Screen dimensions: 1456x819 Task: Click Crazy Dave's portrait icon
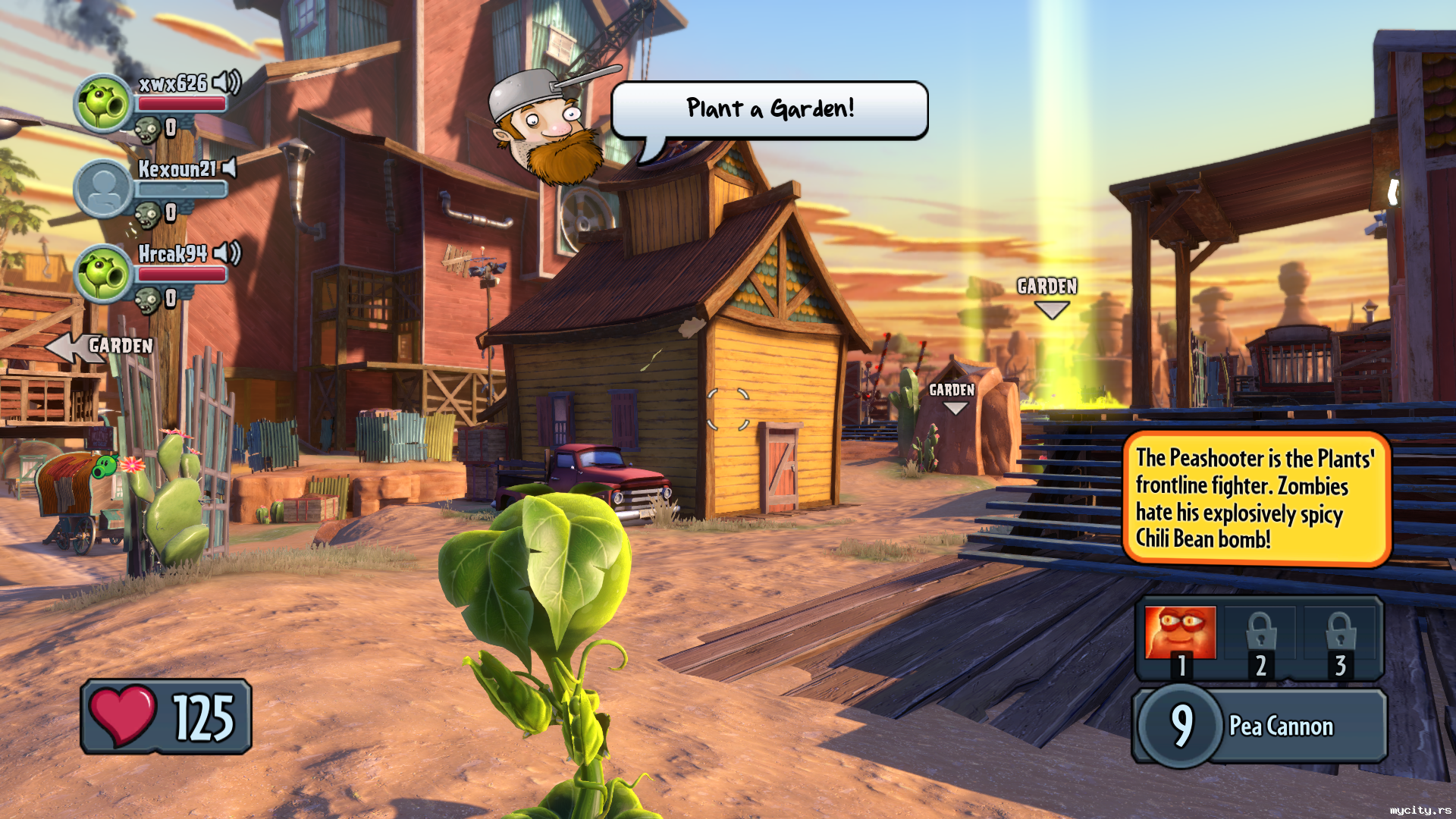pyautogui.click(x=547, y=127)
